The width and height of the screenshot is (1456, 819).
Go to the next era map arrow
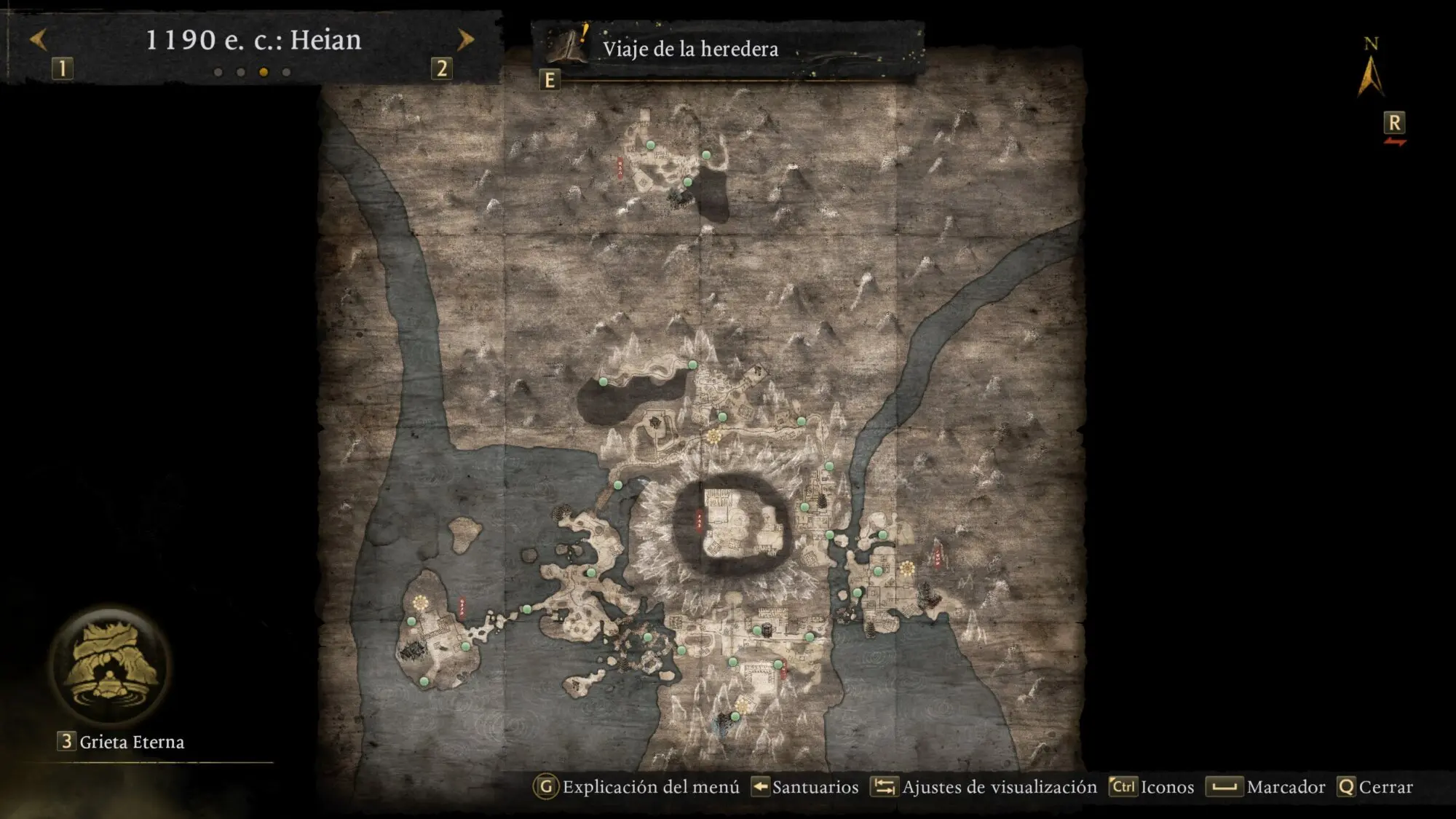click(465, 39)
